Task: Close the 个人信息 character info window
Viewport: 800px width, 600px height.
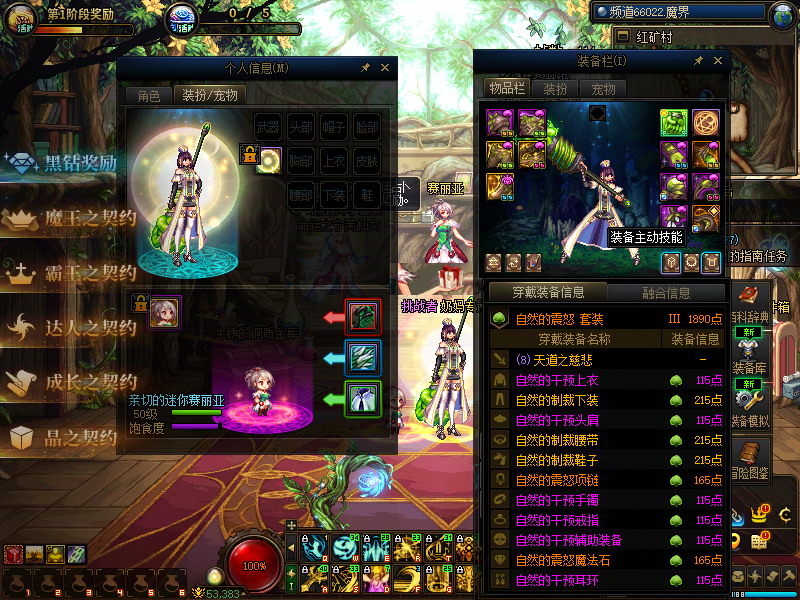Action: [x=384, y=68]
